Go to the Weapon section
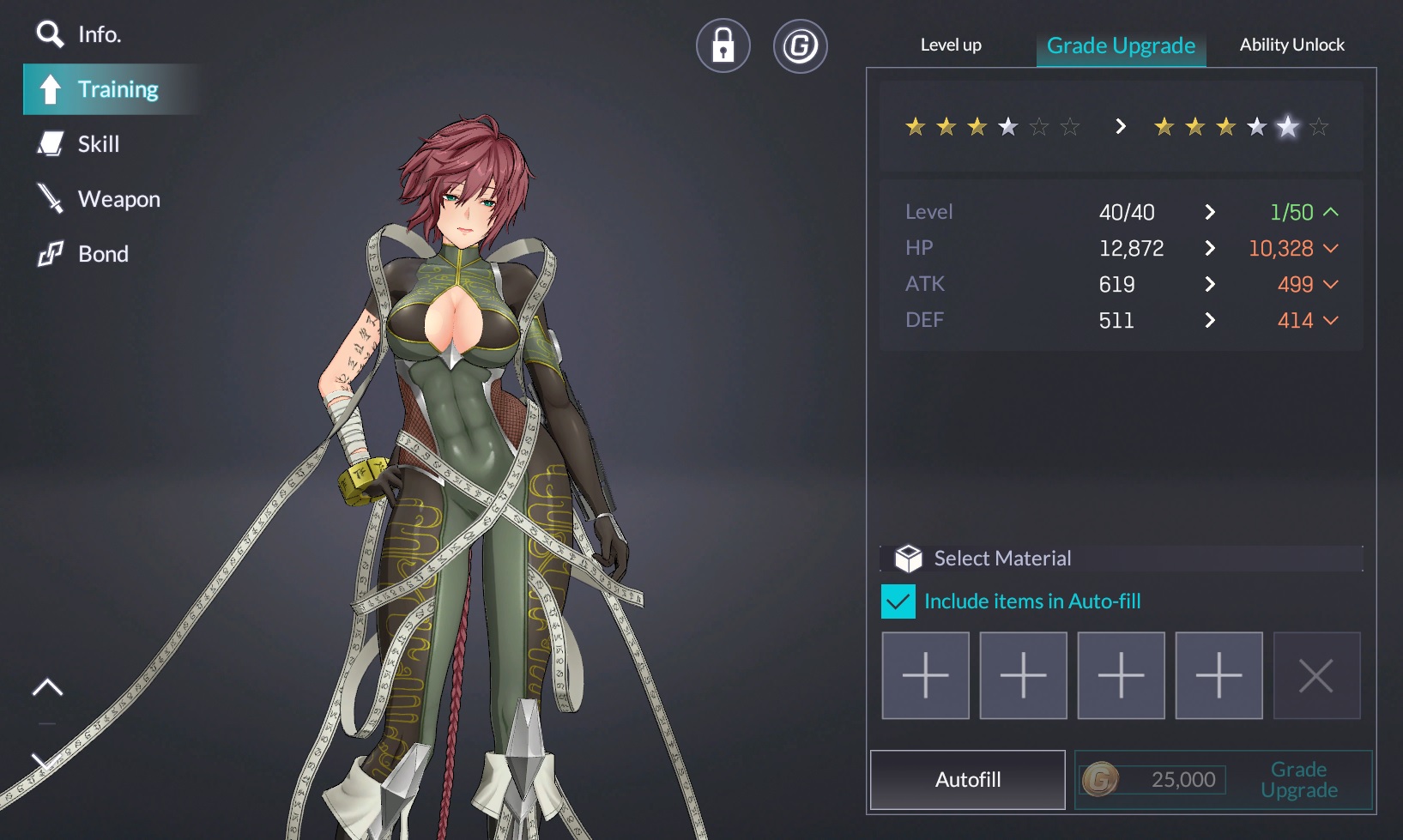This screenshot has width=1403, height=840. pyautogui.click(x=99, y=199)
